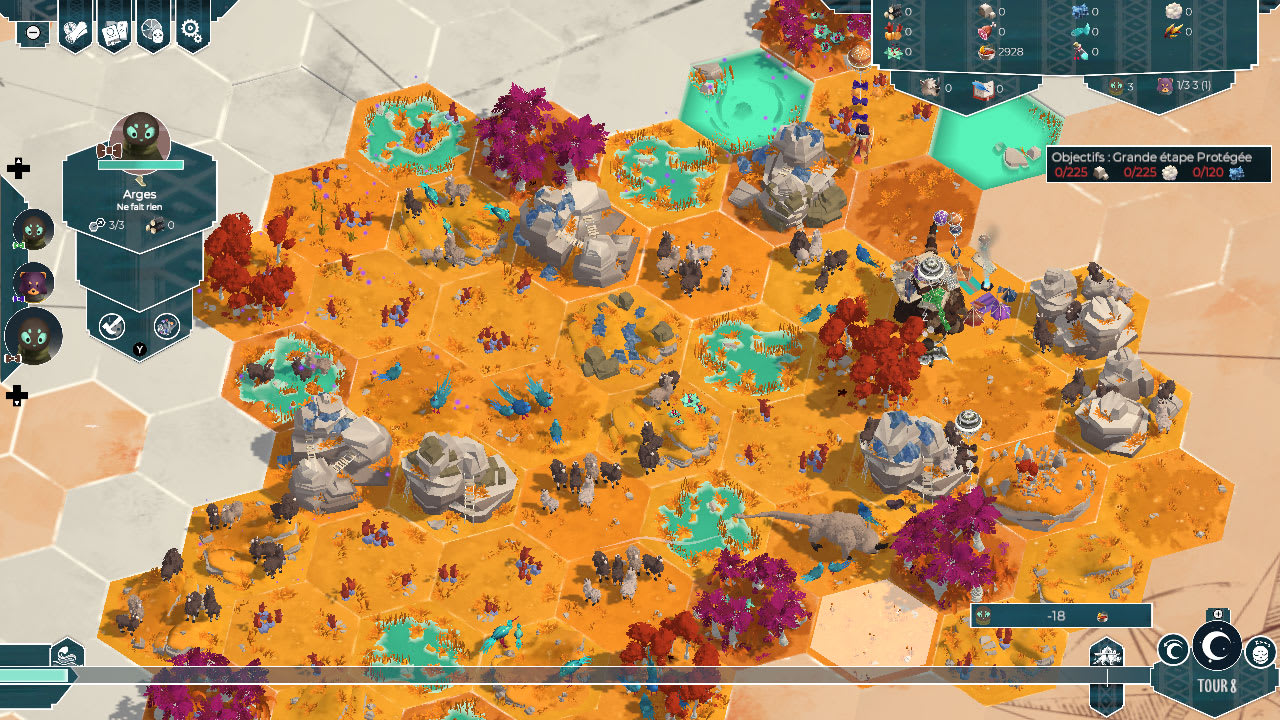Image resolution: width=1280 pixels, height=720 pixels.
Task: Open the planet button beside the moon
Action: (1260, 652)
